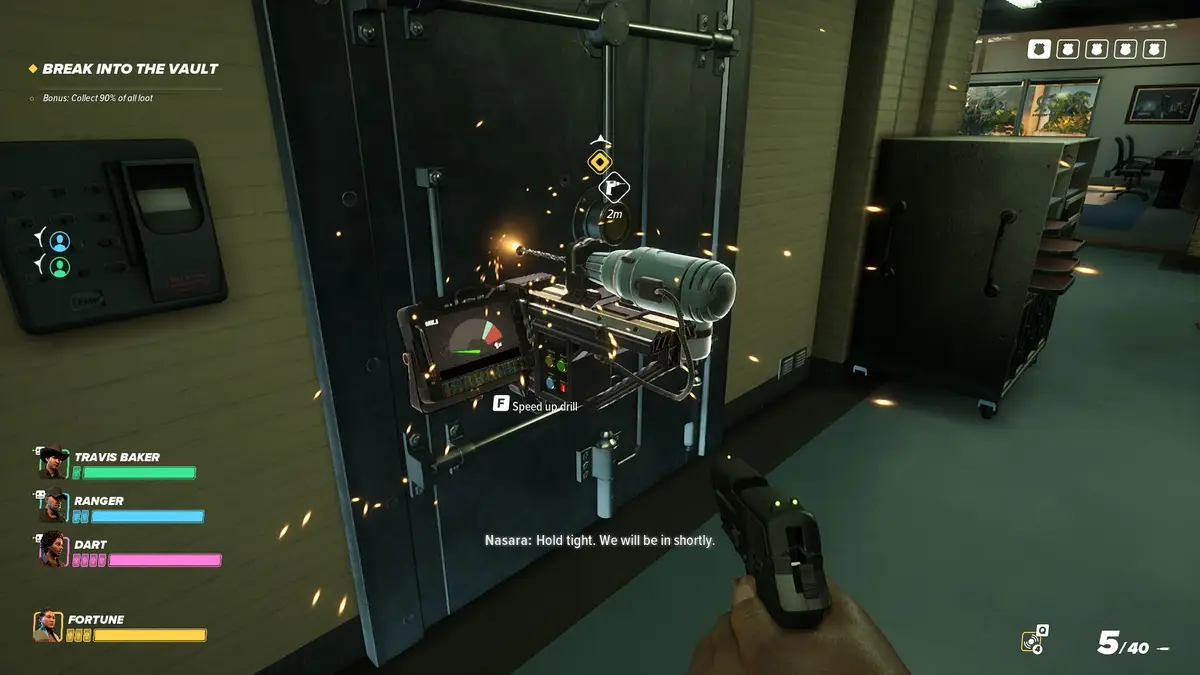Click the blue teammate location marker

click(x=60, y=241)
